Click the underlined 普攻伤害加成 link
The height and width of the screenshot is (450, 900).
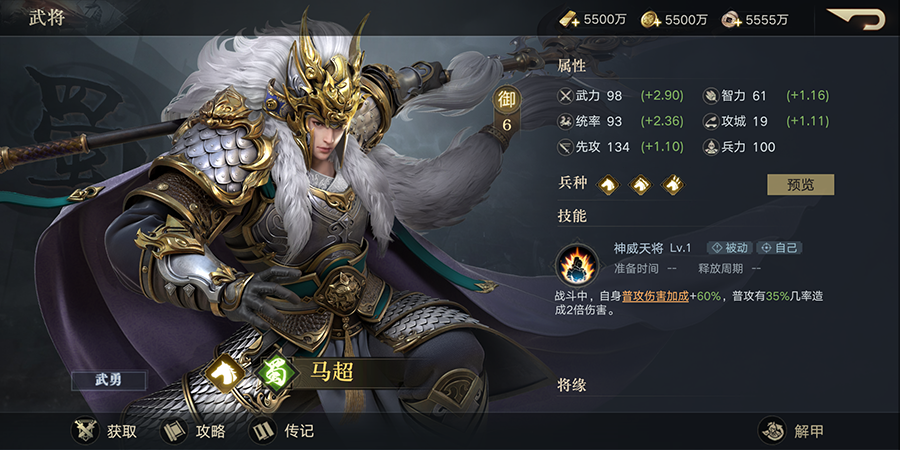pyautogui.click(x=654, y=296)
